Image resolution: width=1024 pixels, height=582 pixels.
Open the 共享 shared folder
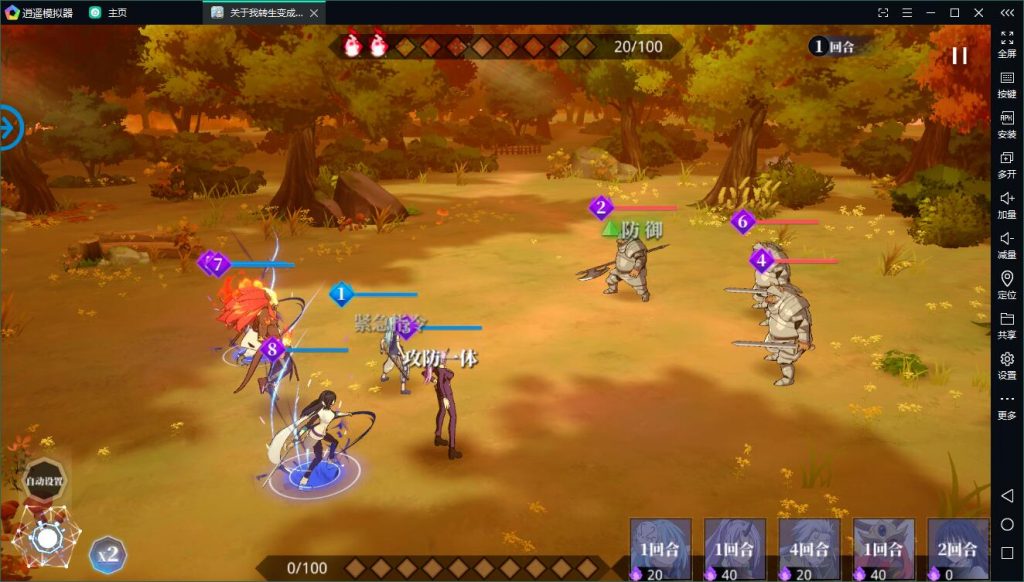point(1006,324)
